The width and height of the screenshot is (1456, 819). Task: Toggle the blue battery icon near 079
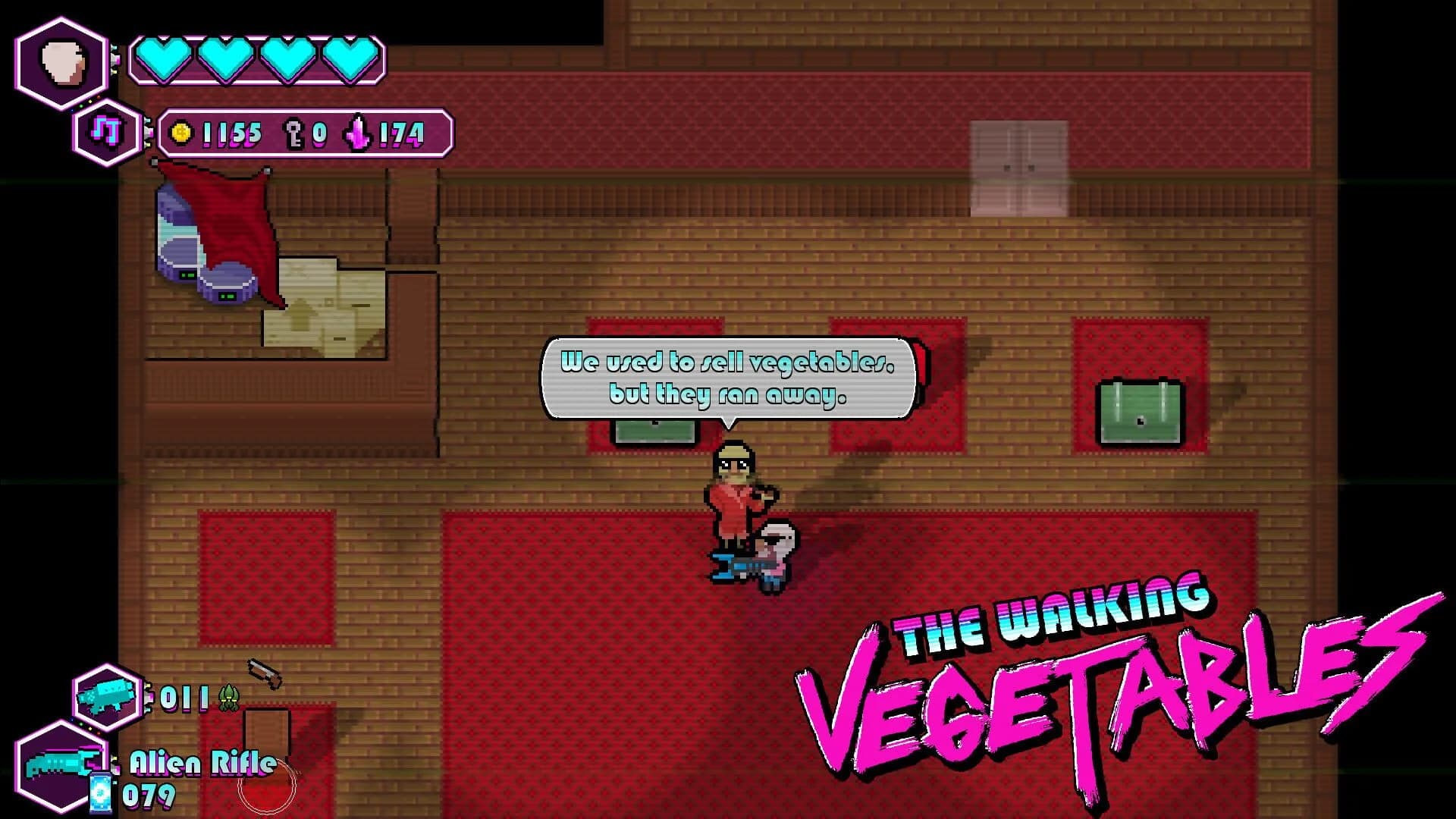tap(102, 792)
